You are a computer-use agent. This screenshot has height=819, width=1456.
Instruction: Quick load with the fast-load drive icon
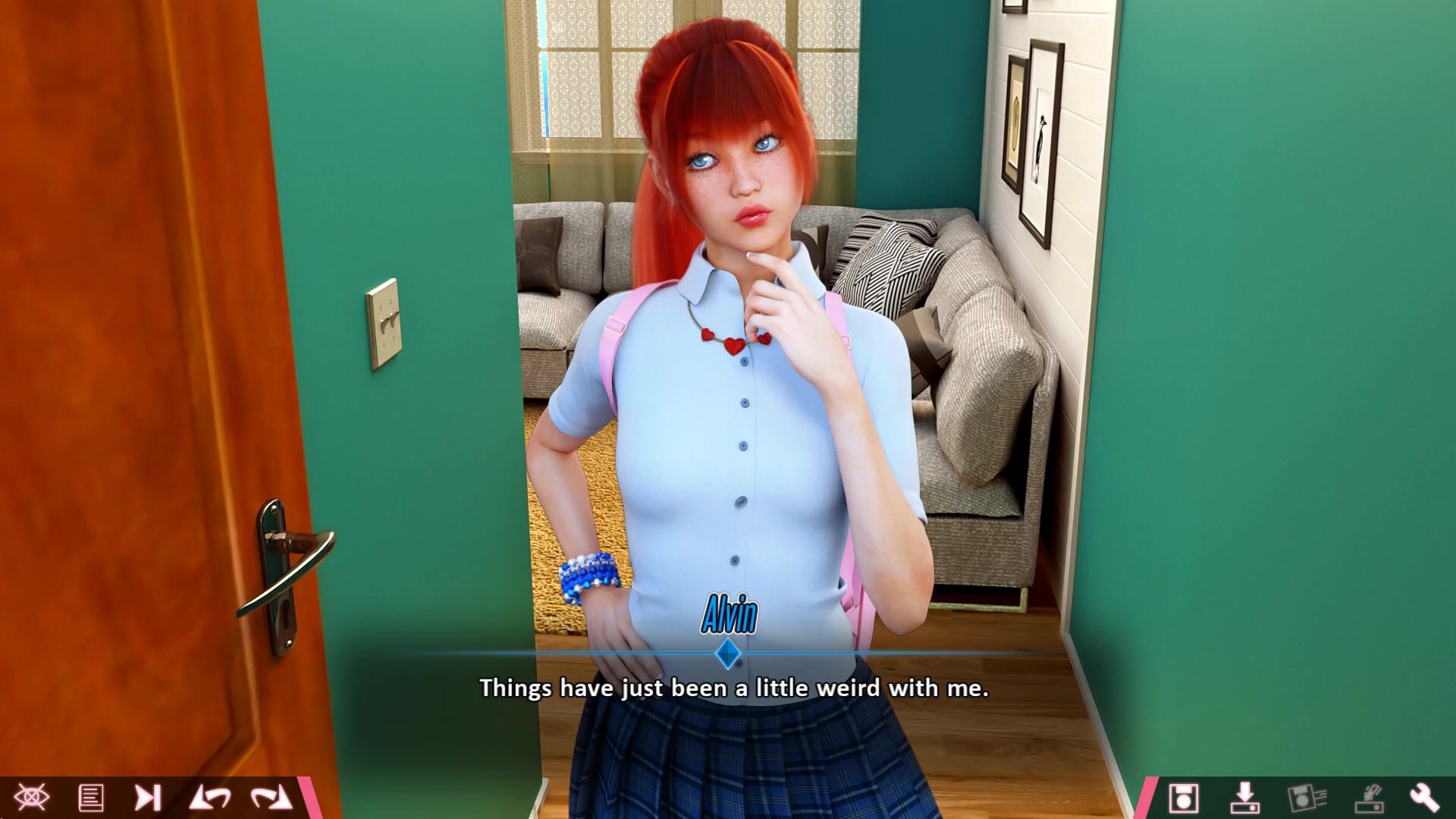[x=1369, y=798]
